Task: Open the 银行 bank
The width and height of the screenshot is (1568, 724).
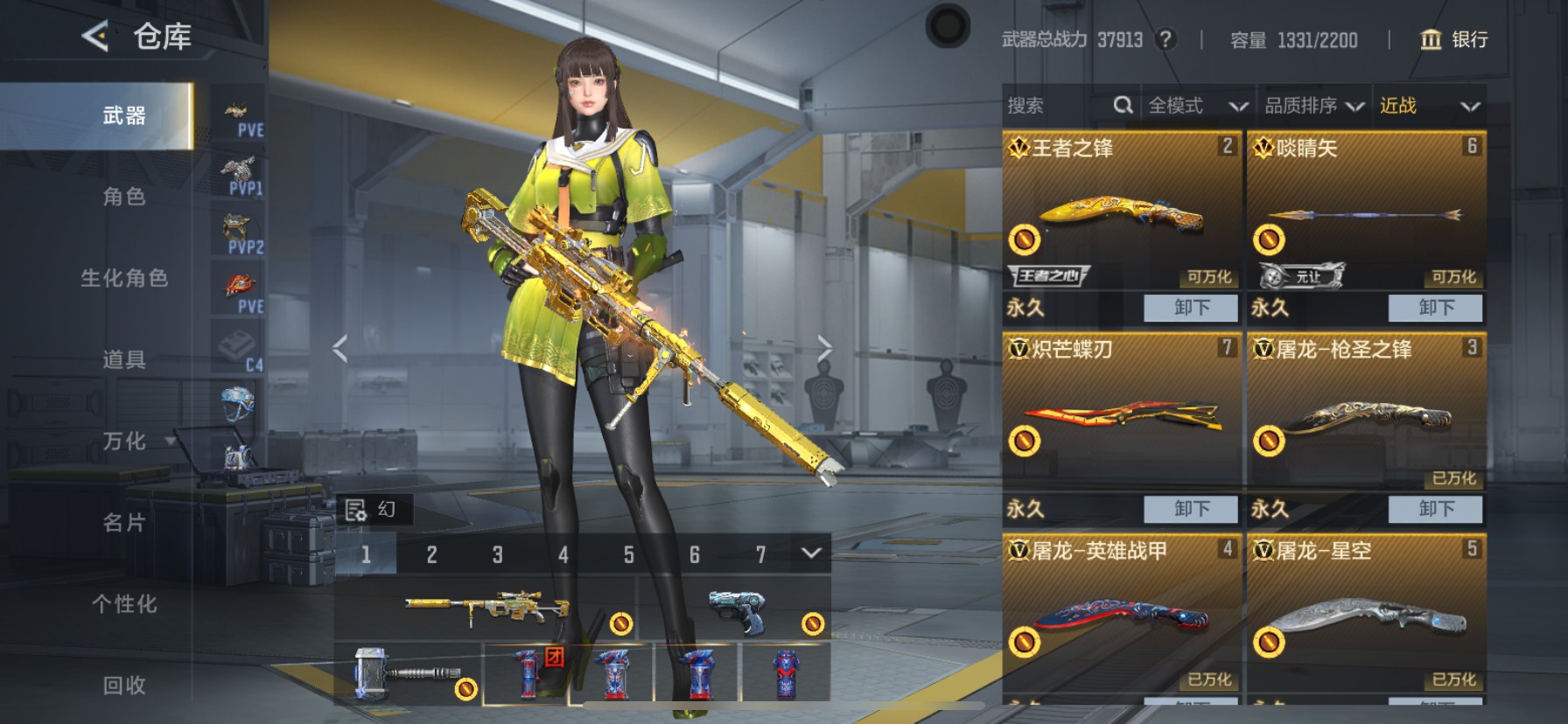Action: [x=1454, y=39]
